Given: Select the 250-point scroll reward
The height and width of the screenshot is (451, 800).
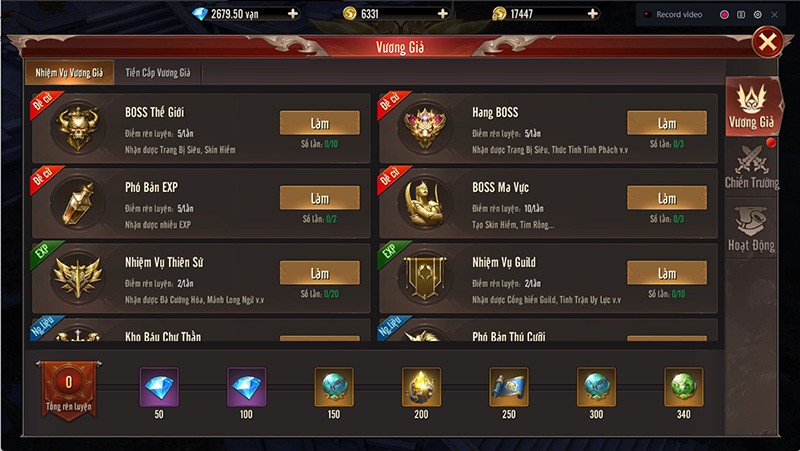Looking at the screenshot, I should pyautogui.click(x=509, y=386).
